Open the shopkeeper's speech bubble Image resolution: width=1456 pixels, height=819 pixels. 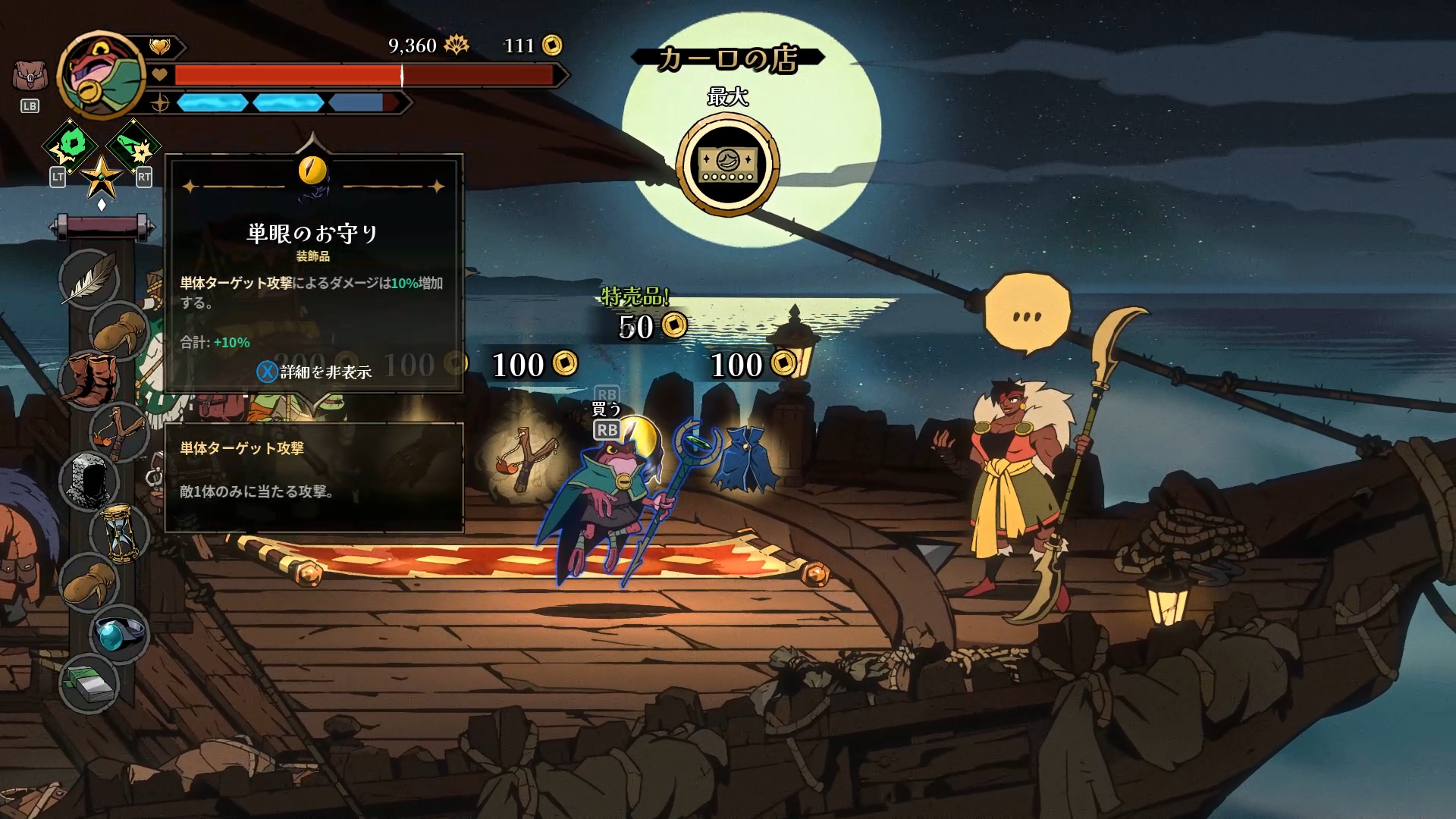click(1028, 315)
